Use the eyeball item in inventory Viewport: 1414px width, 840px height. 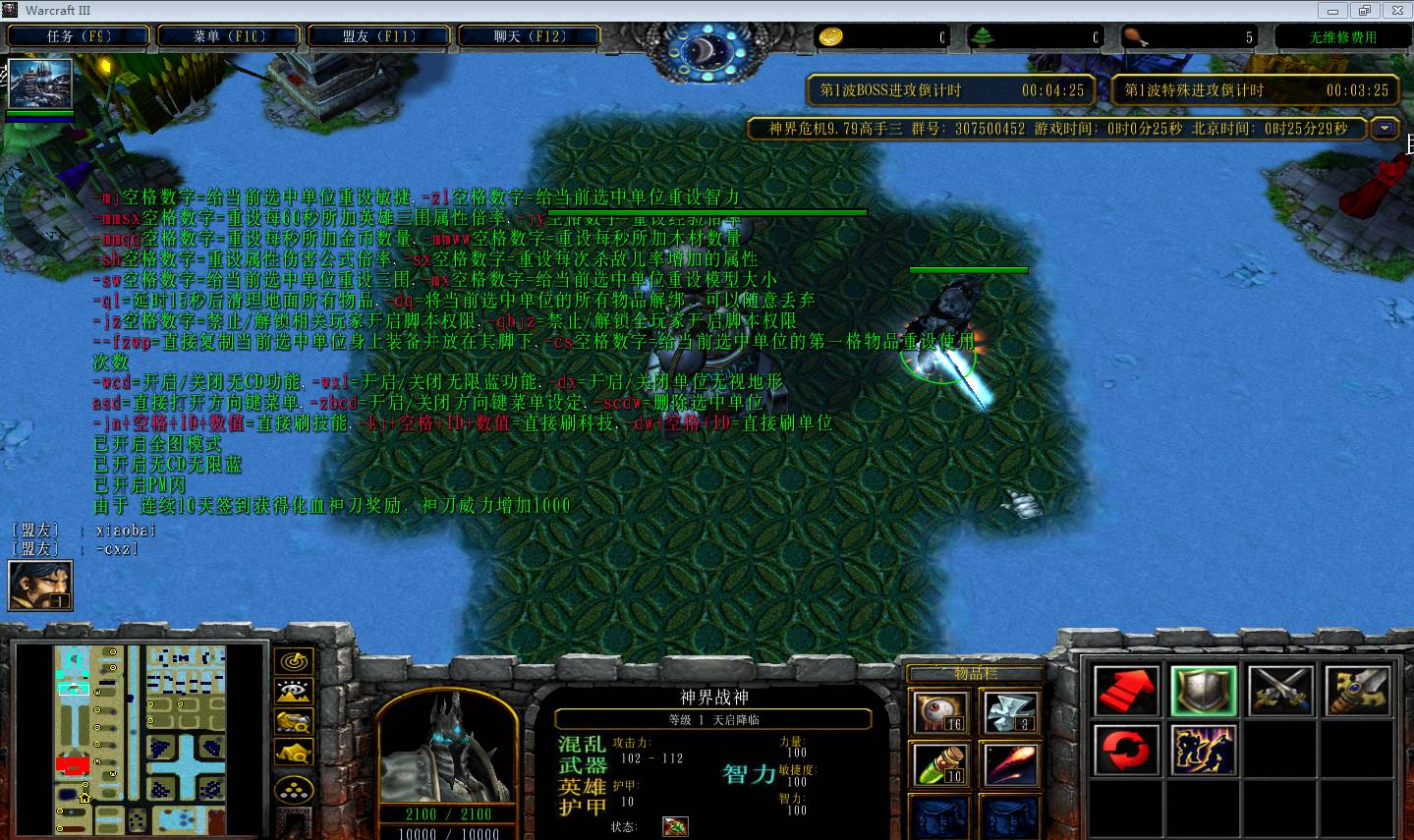click(940, 711)
